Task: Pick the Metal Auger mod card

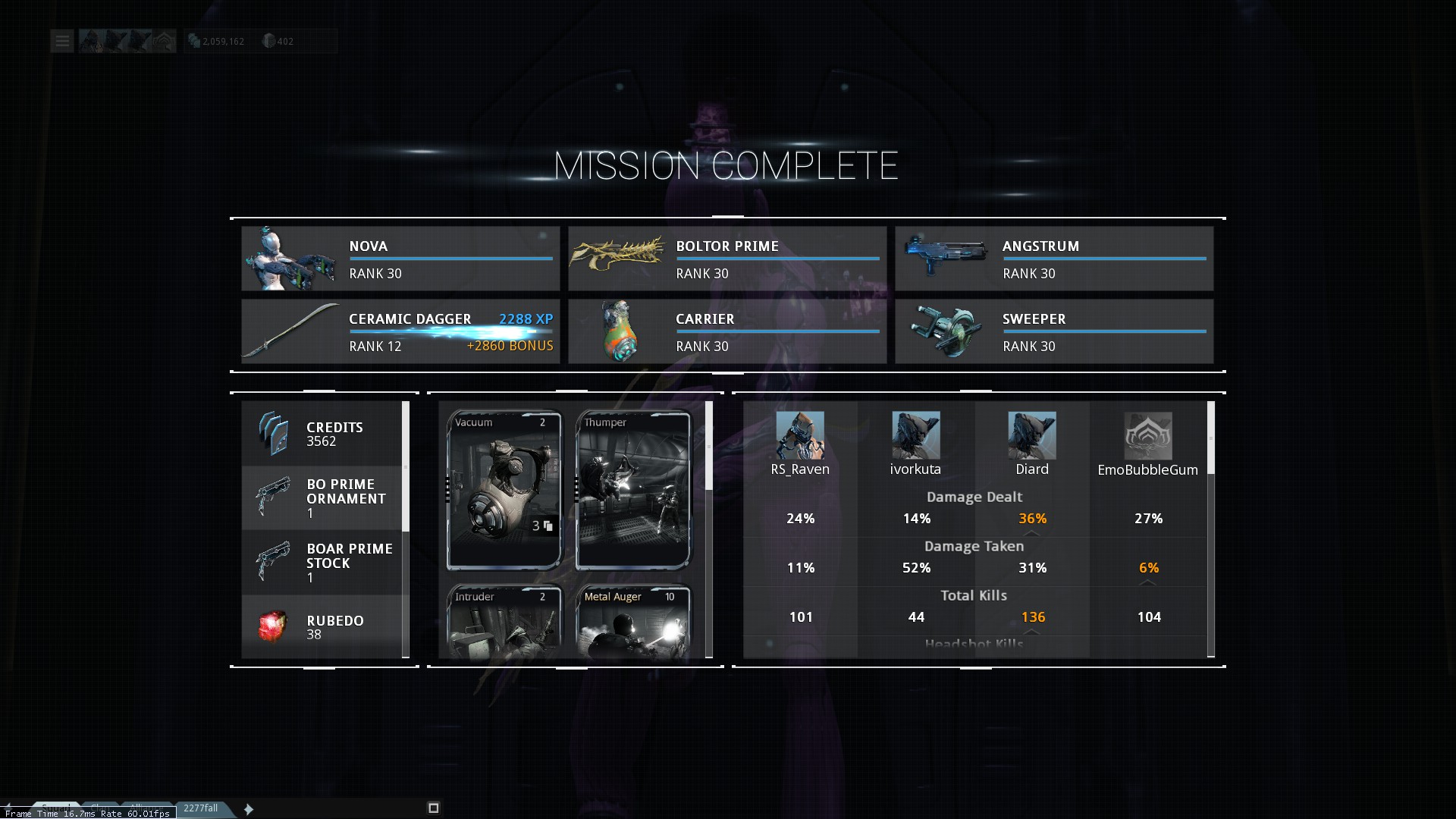Action: pyautogui.click(x=633, y=622)
